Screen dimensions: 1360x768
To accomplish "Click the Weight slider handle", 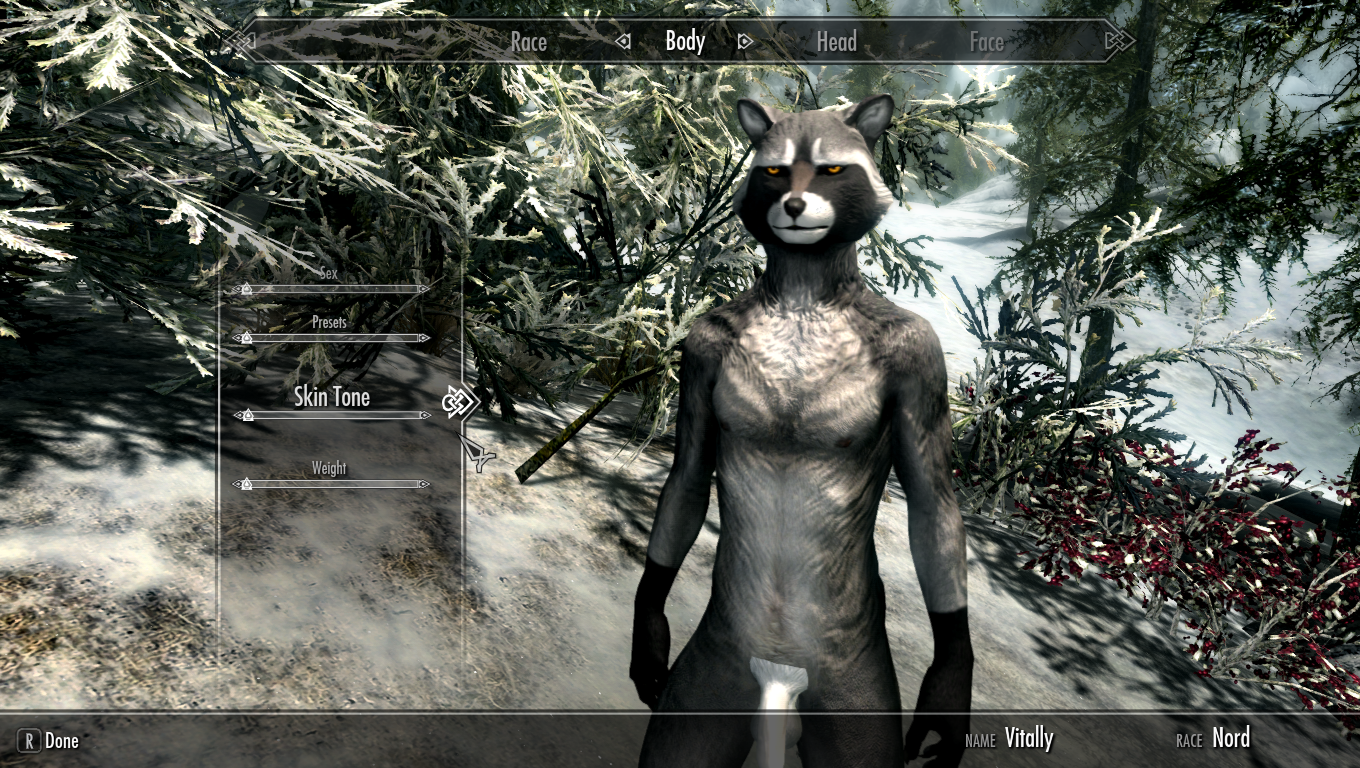I will click(x=247, y=484).
